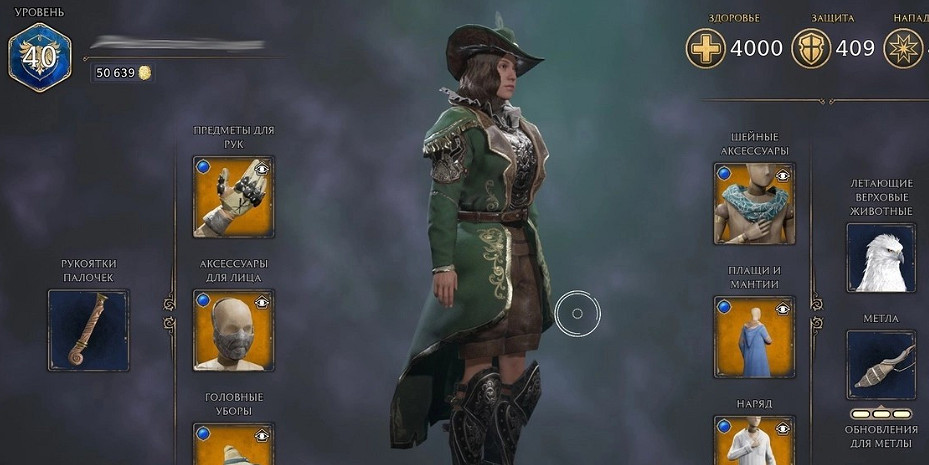
Task: Open the blue cloak slot Плащи и мантии
Action: [753, 337]
